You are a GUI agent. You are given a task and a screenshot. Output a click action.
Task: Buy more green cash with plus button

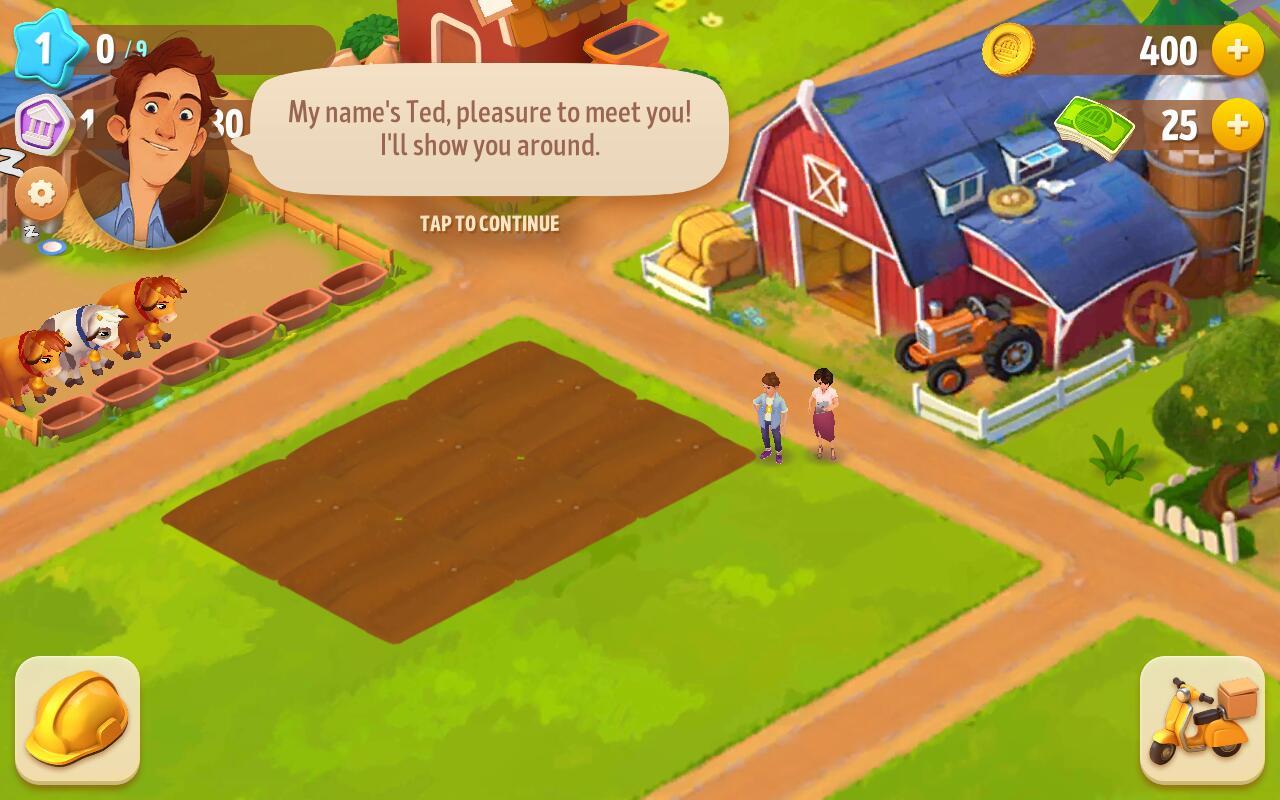[1237, 125]
